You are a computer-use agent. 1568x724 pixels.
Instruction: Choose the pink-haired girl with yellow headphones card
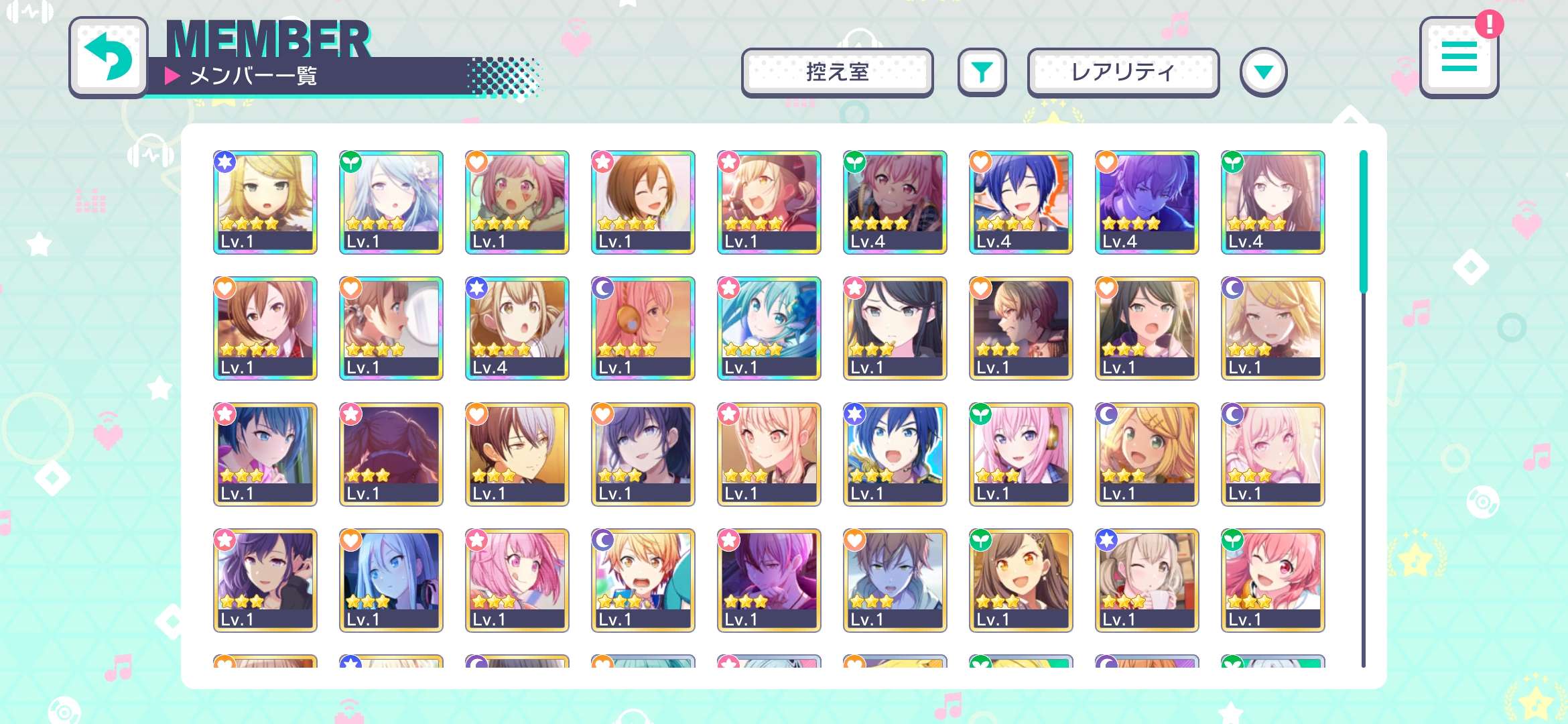1021,454
